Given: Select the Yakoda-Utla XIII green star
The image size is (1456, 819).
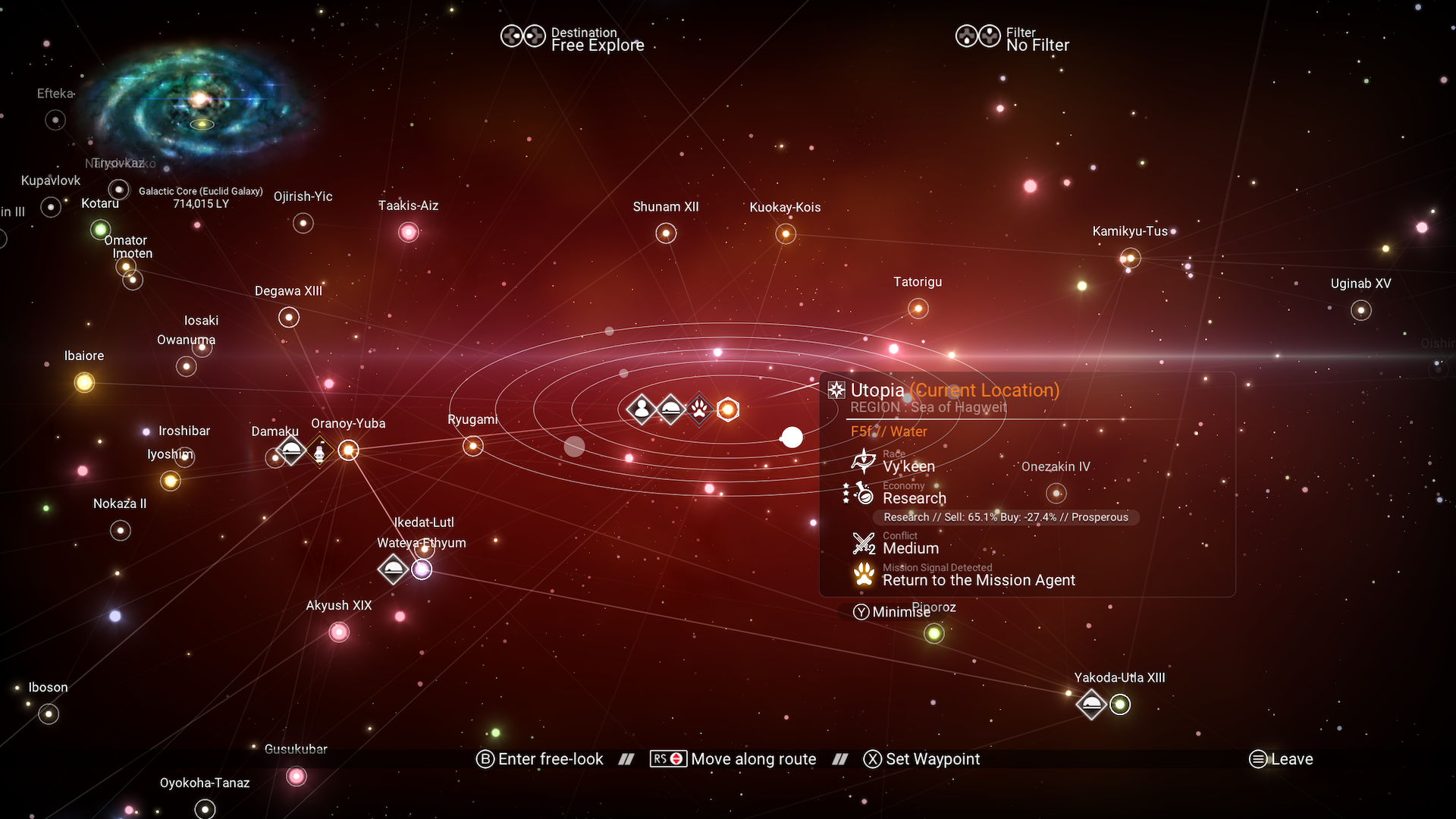Looking at the screenshot, I should 1120,704.
